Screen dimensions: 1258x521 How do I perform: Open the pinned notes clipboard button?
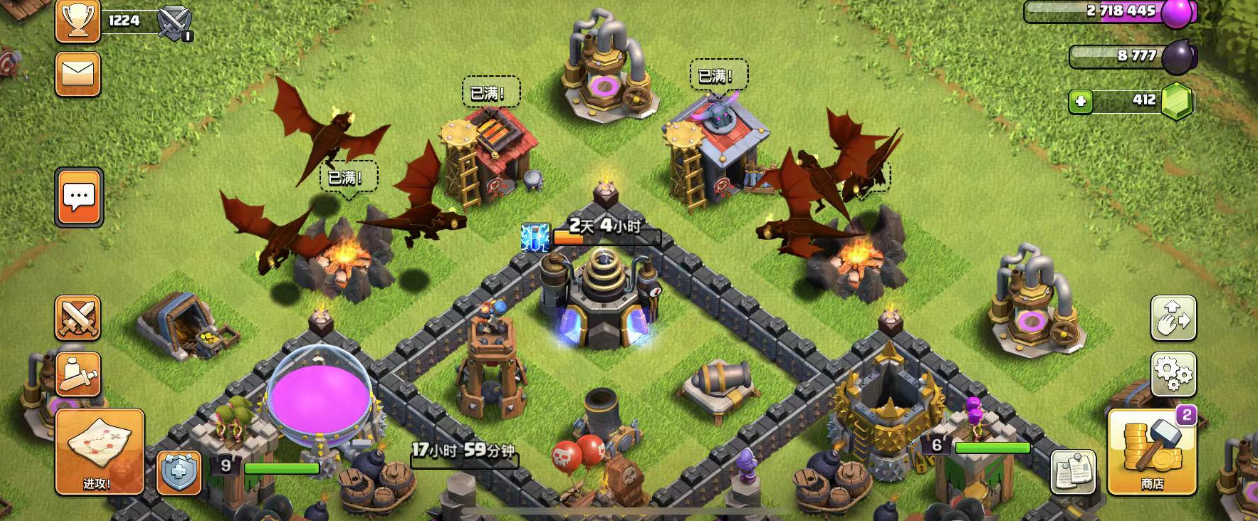point(1073,472)
